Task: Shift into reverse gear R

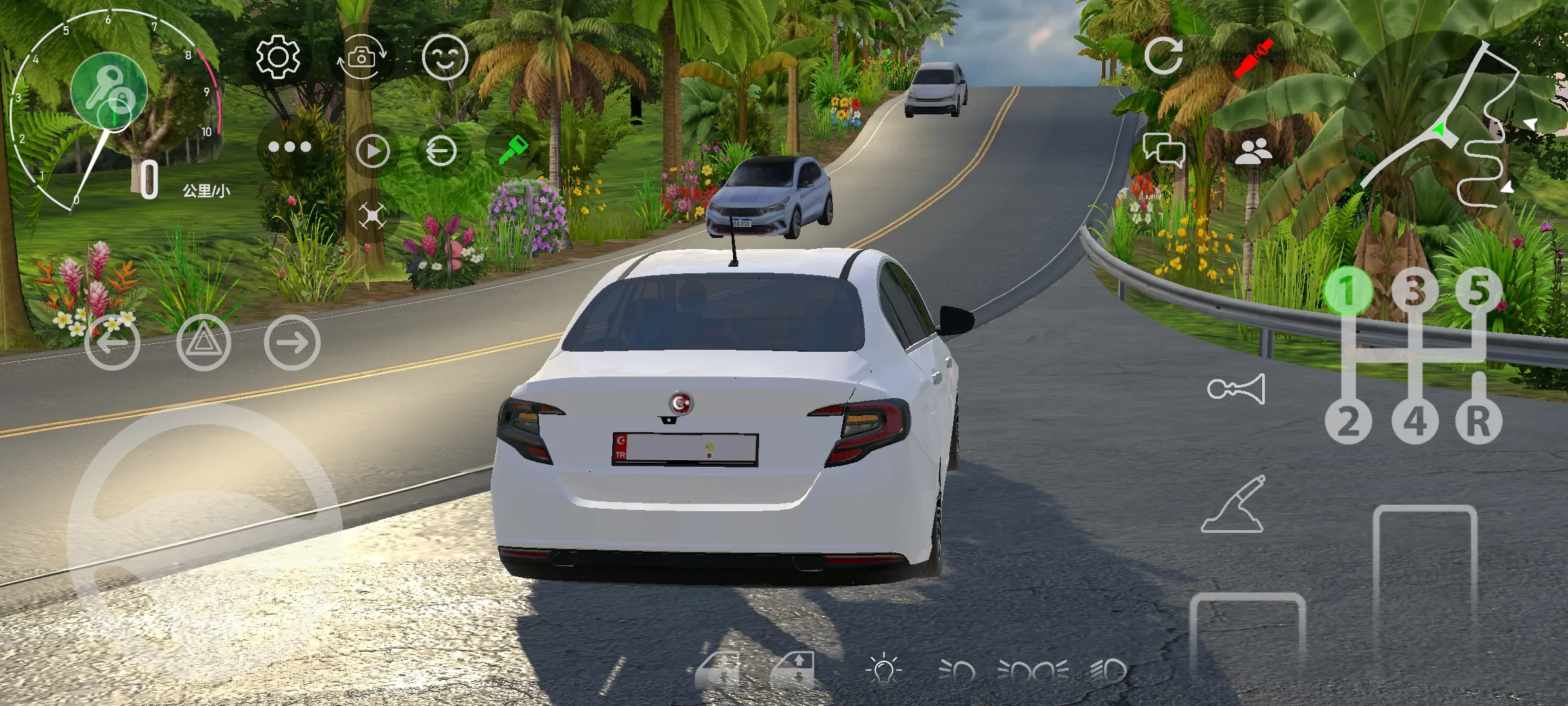Action: pos(1478,421)
